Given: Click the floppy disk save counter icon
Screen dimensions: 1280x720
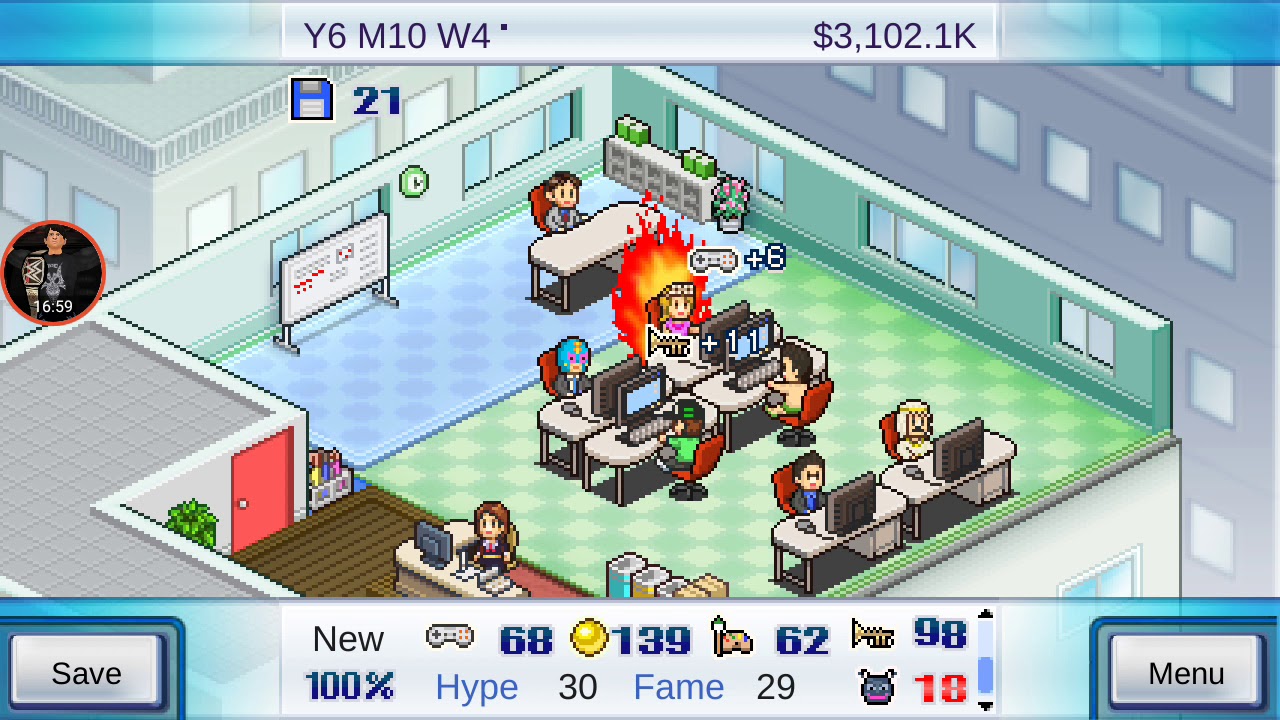Looking at the screenshot, I should click(x=313, y=100).
